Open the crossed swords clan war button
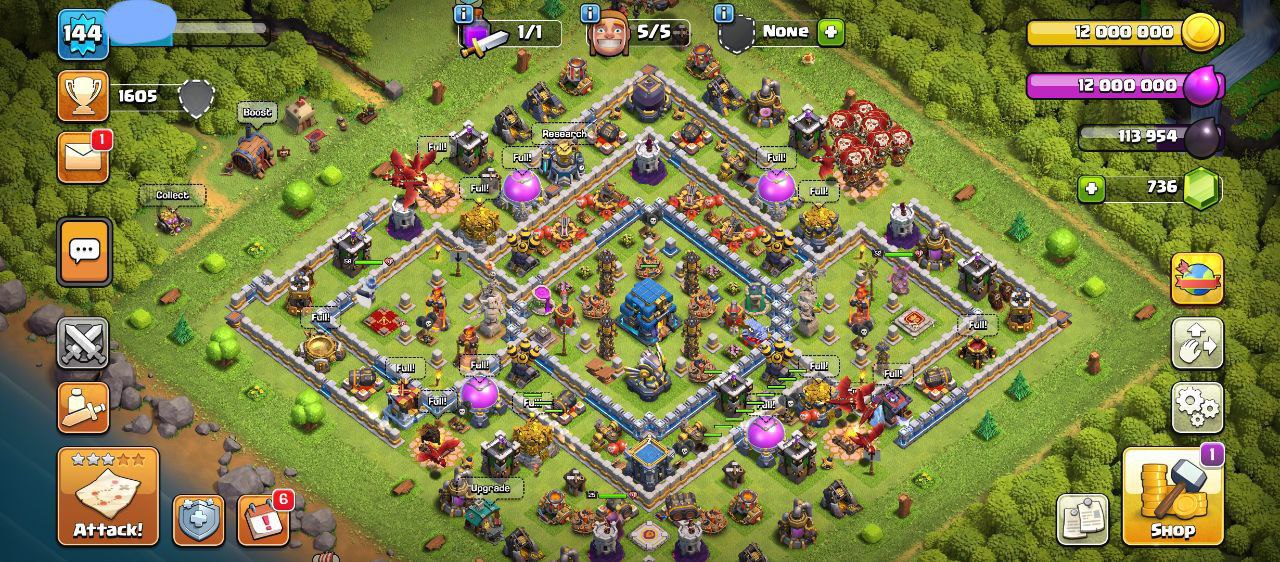 pos(83,344)
